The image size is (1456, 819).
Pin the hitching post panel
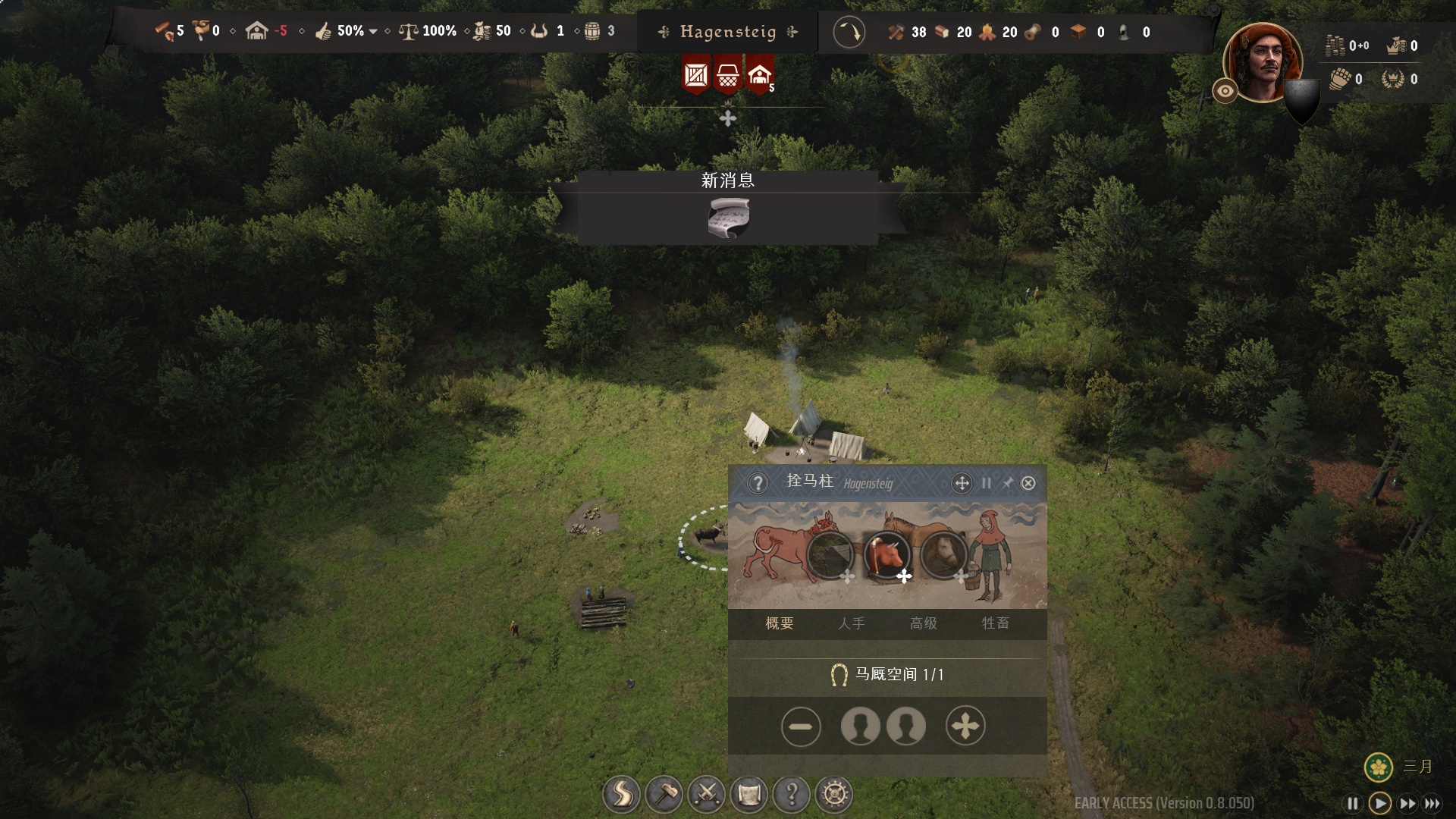coord(1007,483)
